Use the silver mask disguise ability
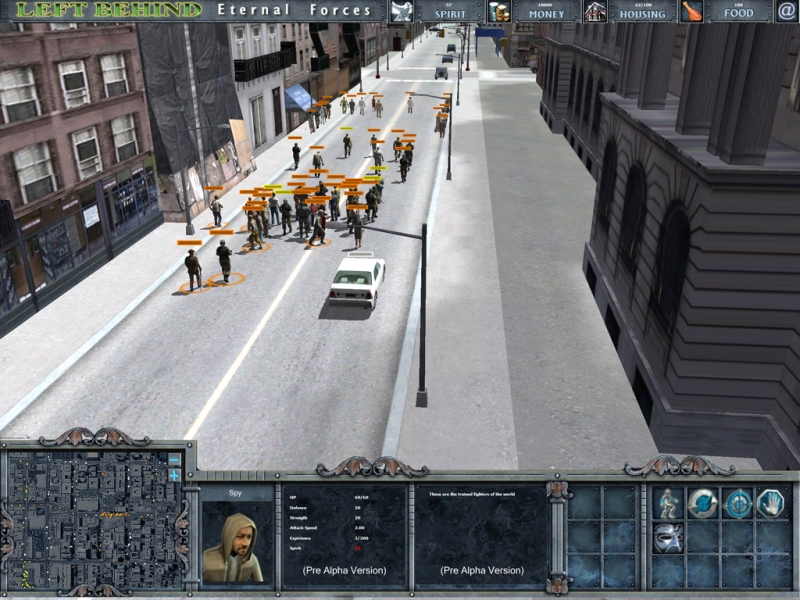Screen dimensions: 800x600 (667, 538)
